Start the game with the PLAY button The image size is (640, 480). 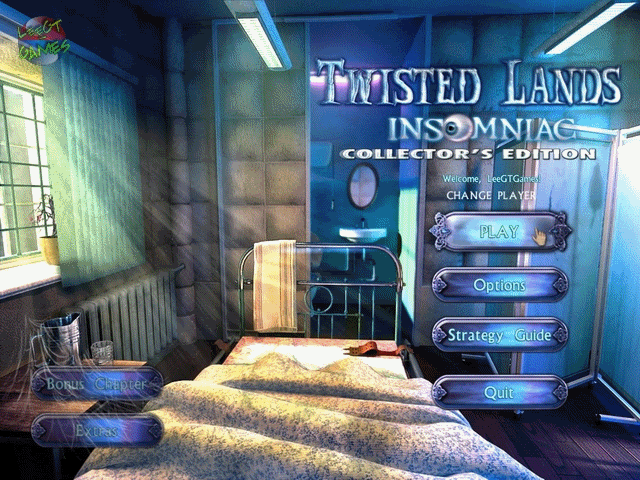pos(499,232)
